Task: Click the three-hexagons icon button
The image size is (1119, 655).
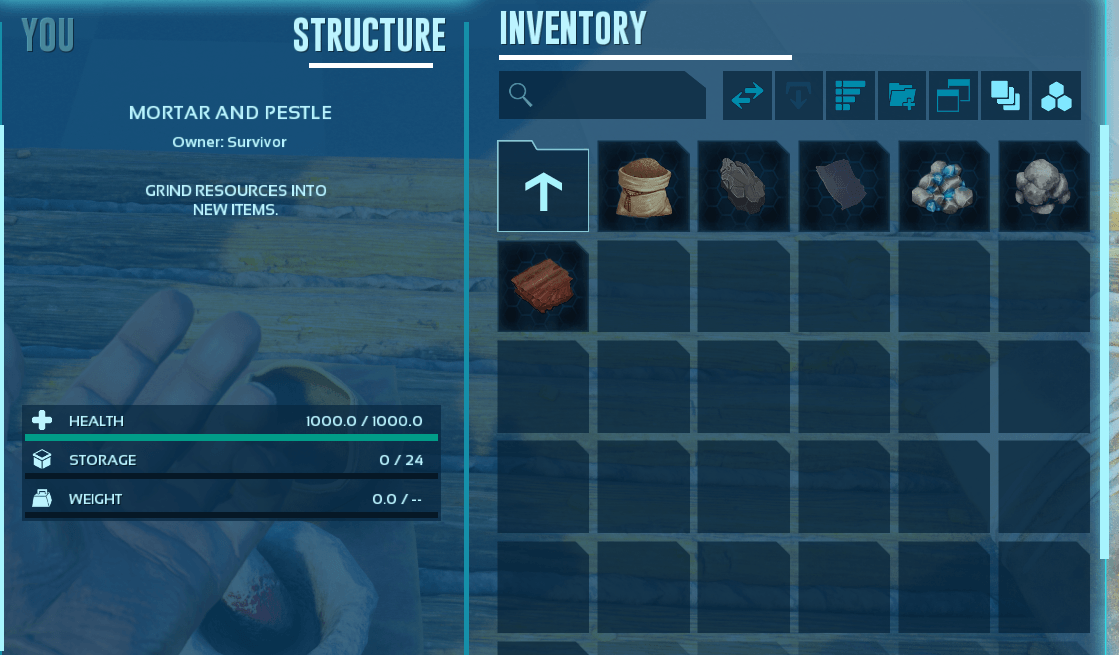Action: (x=1056, y=96)
